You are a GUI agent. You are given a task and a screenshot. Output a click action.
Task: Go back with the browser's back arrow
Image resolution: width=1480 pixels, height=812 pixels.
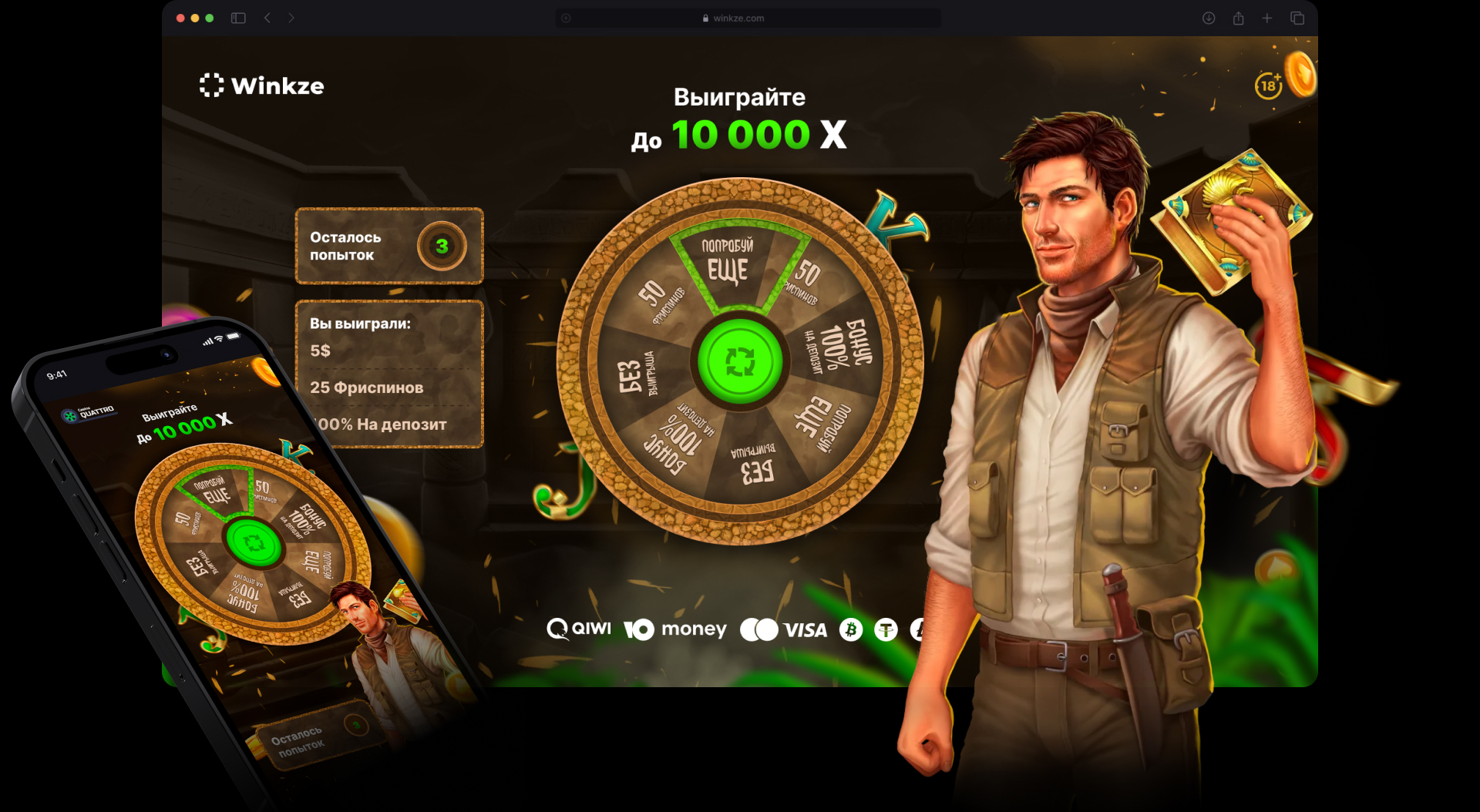[267, 18]
